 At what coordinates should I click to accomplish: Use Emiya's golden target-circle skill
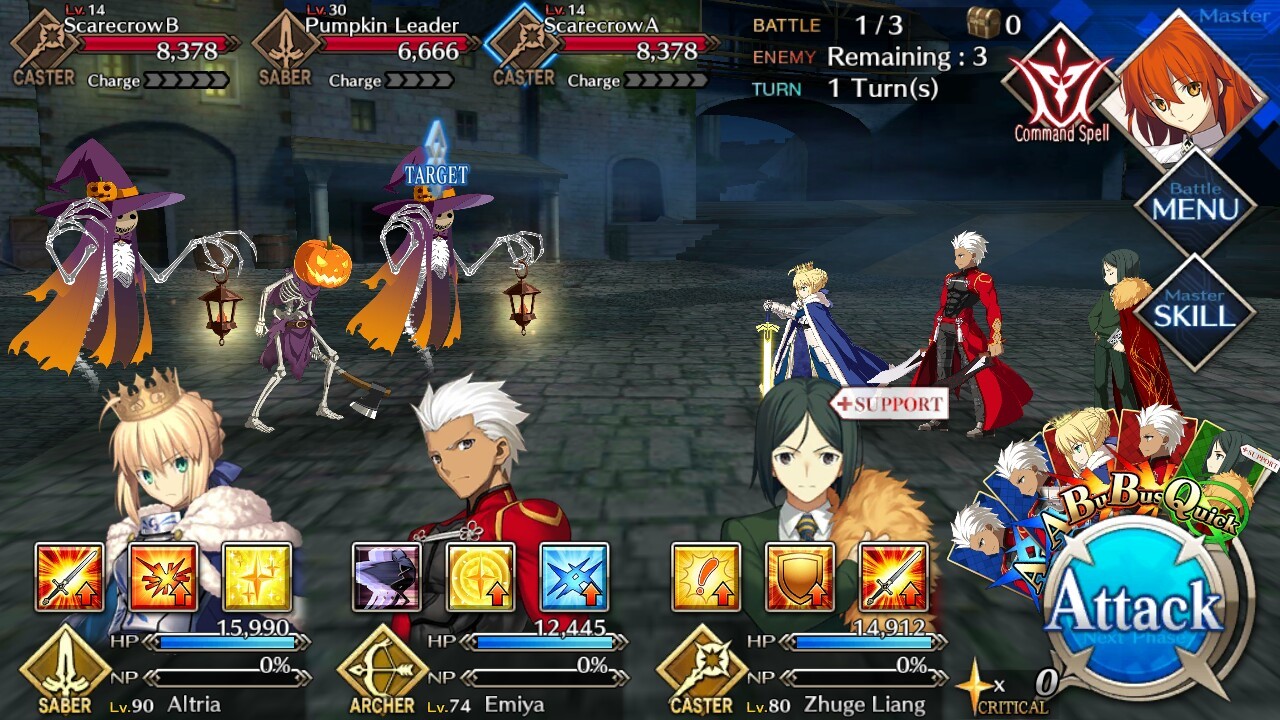point(480,577)
